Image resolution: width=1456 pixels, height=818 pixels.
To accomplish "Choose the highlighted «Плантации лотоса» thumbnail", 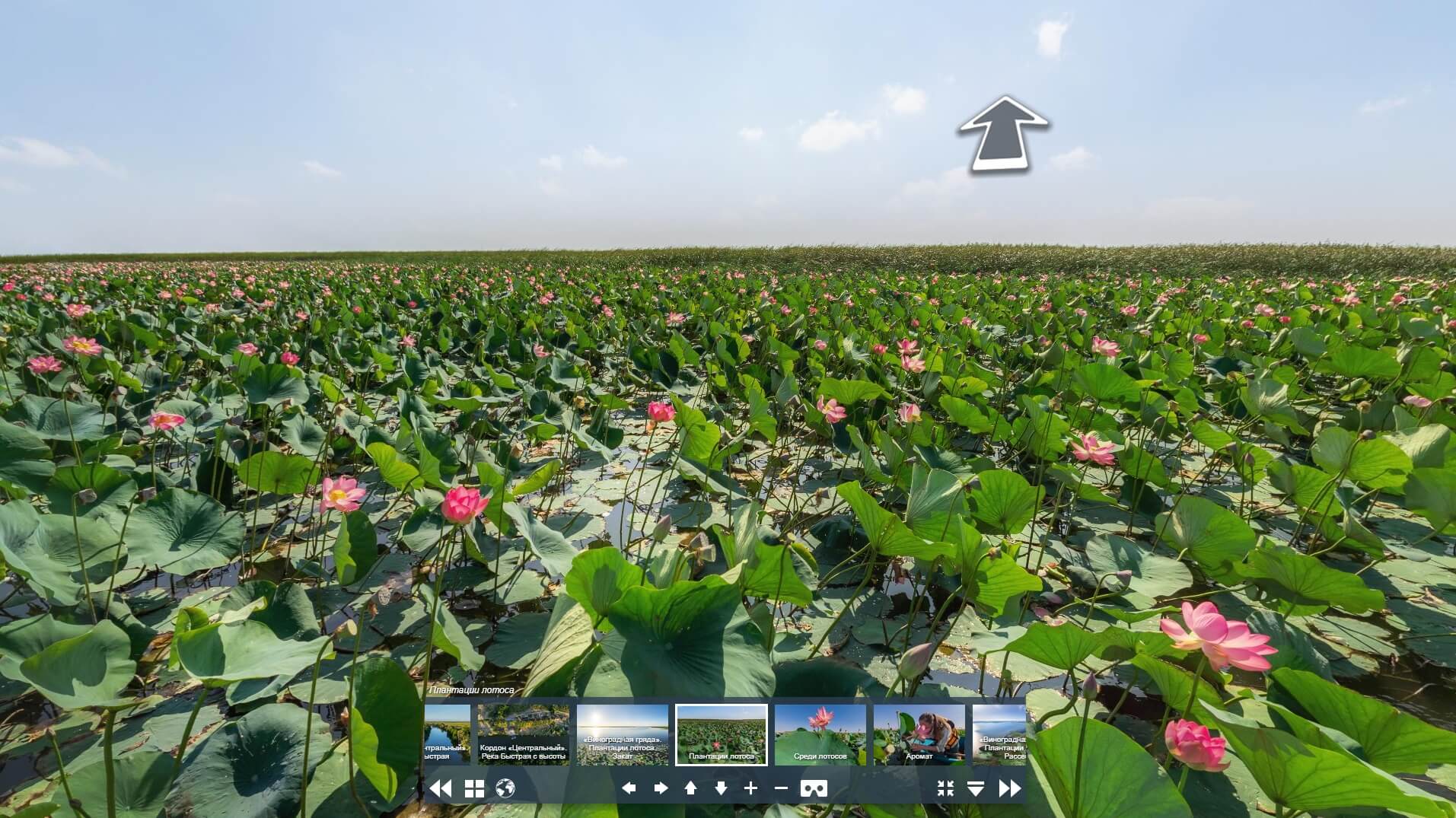I will click(x=722, y=734).
